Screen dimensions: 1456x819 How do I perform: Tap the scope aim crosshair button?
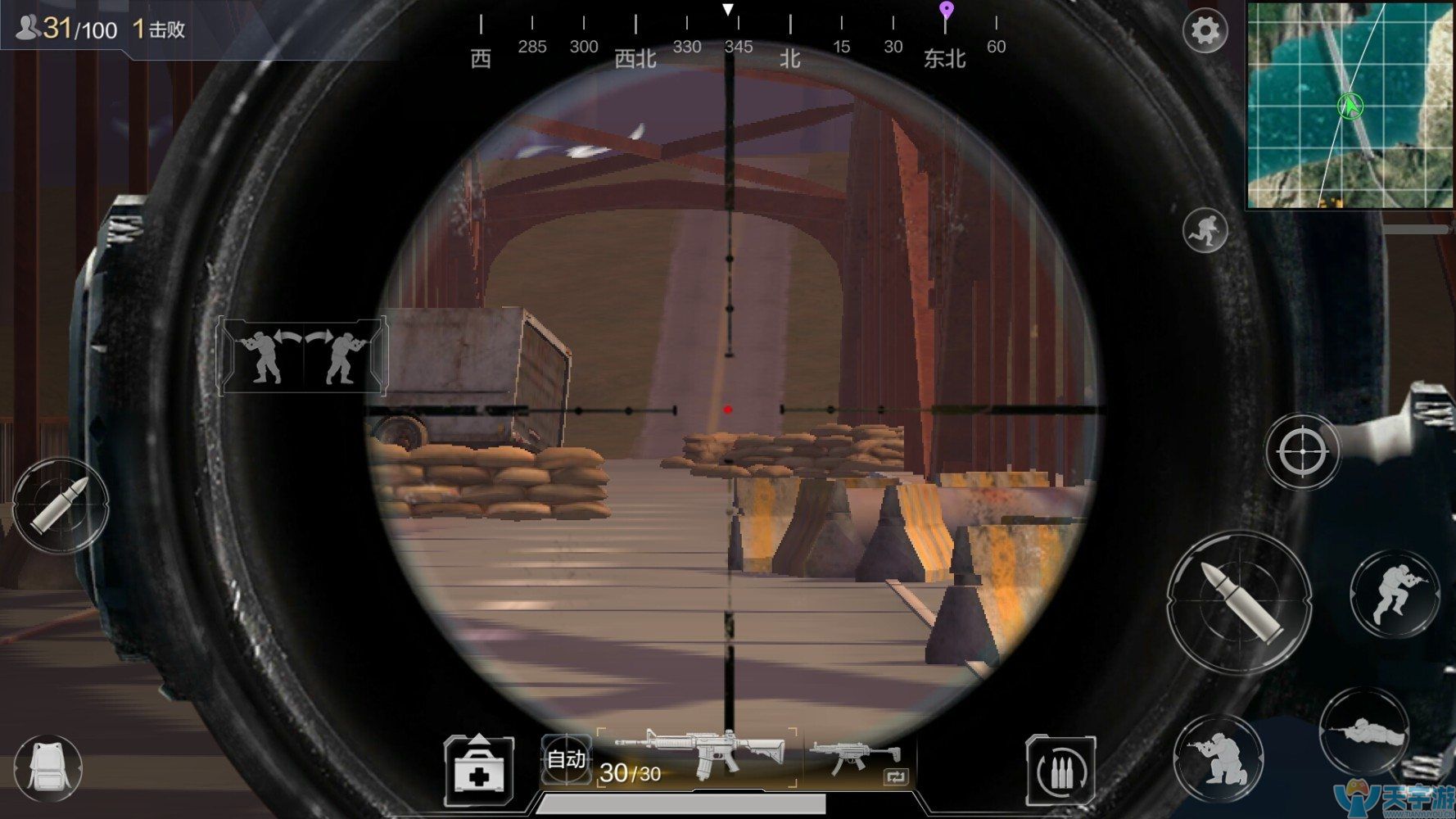[1302, 451]
